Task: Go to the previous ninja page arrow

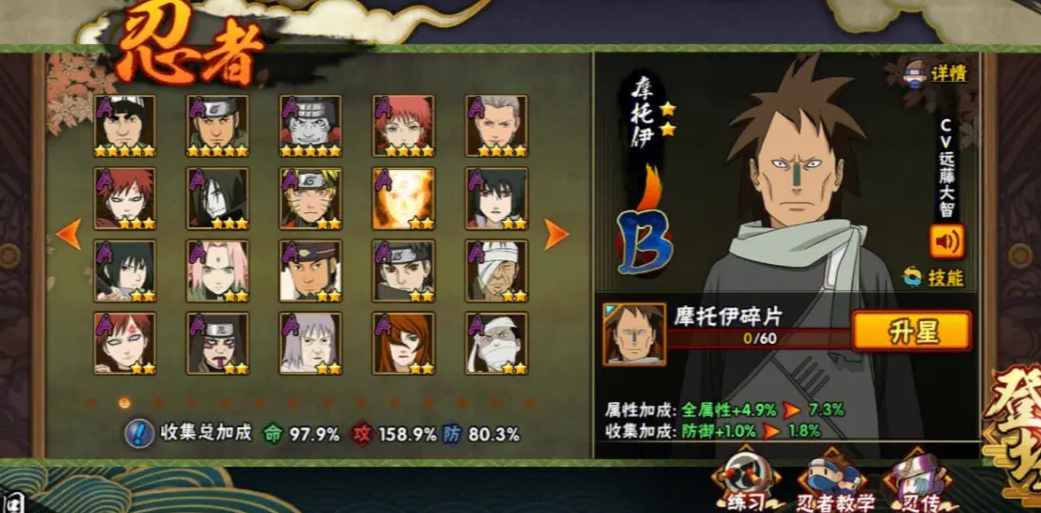Action: click(x=68, y=234)
